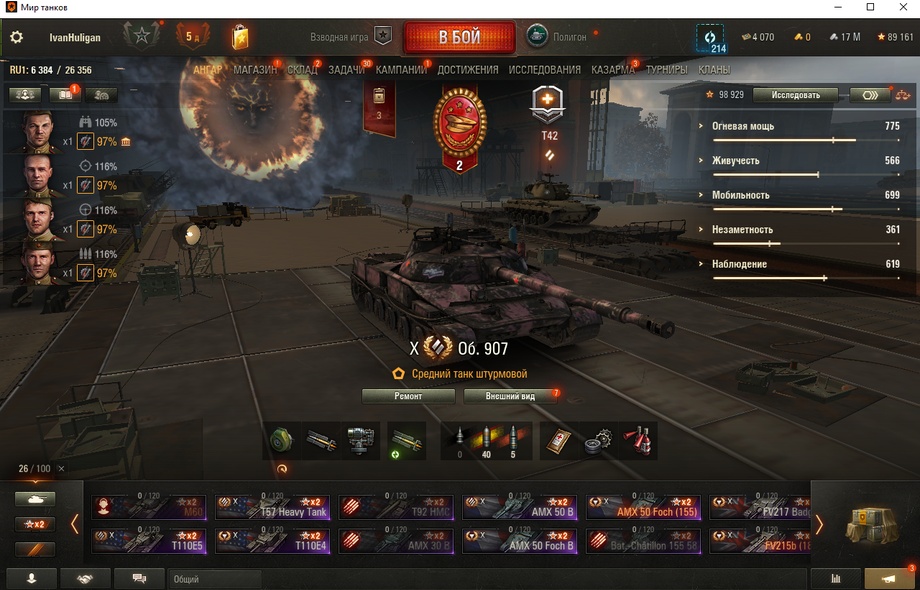Go to the ЗАДАЧИ missions tab
920x590 pixels.
coord(346,70)
